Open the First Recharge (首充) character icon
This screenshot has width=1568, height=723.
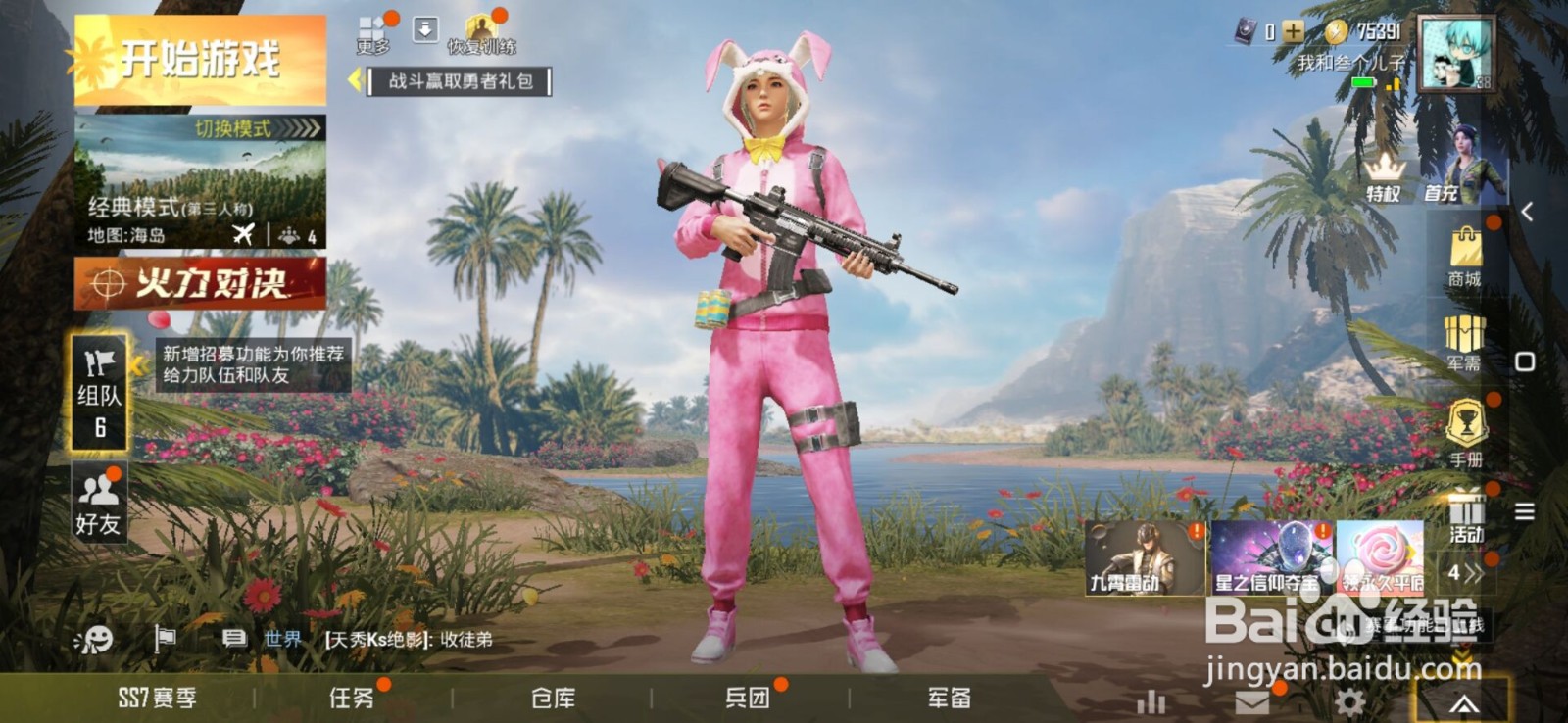(x=1441, y=169)
